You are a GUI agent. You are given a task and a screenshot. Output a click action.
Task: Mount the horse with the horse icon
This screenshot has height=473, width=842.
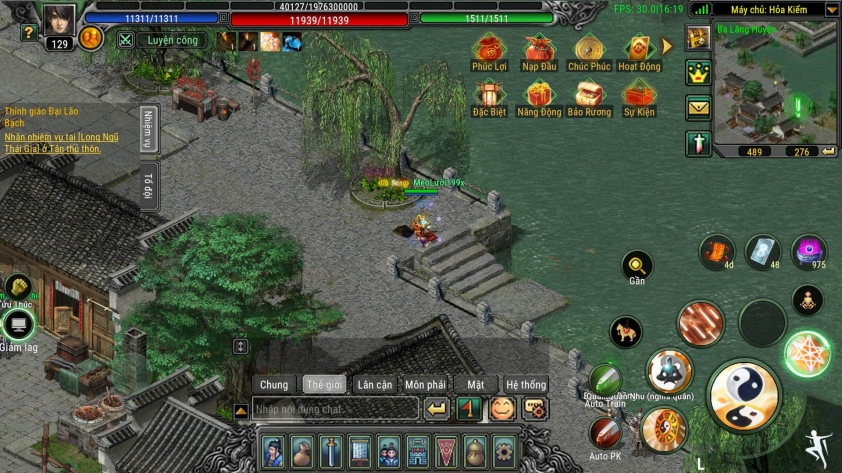click(x=626, y=332)
